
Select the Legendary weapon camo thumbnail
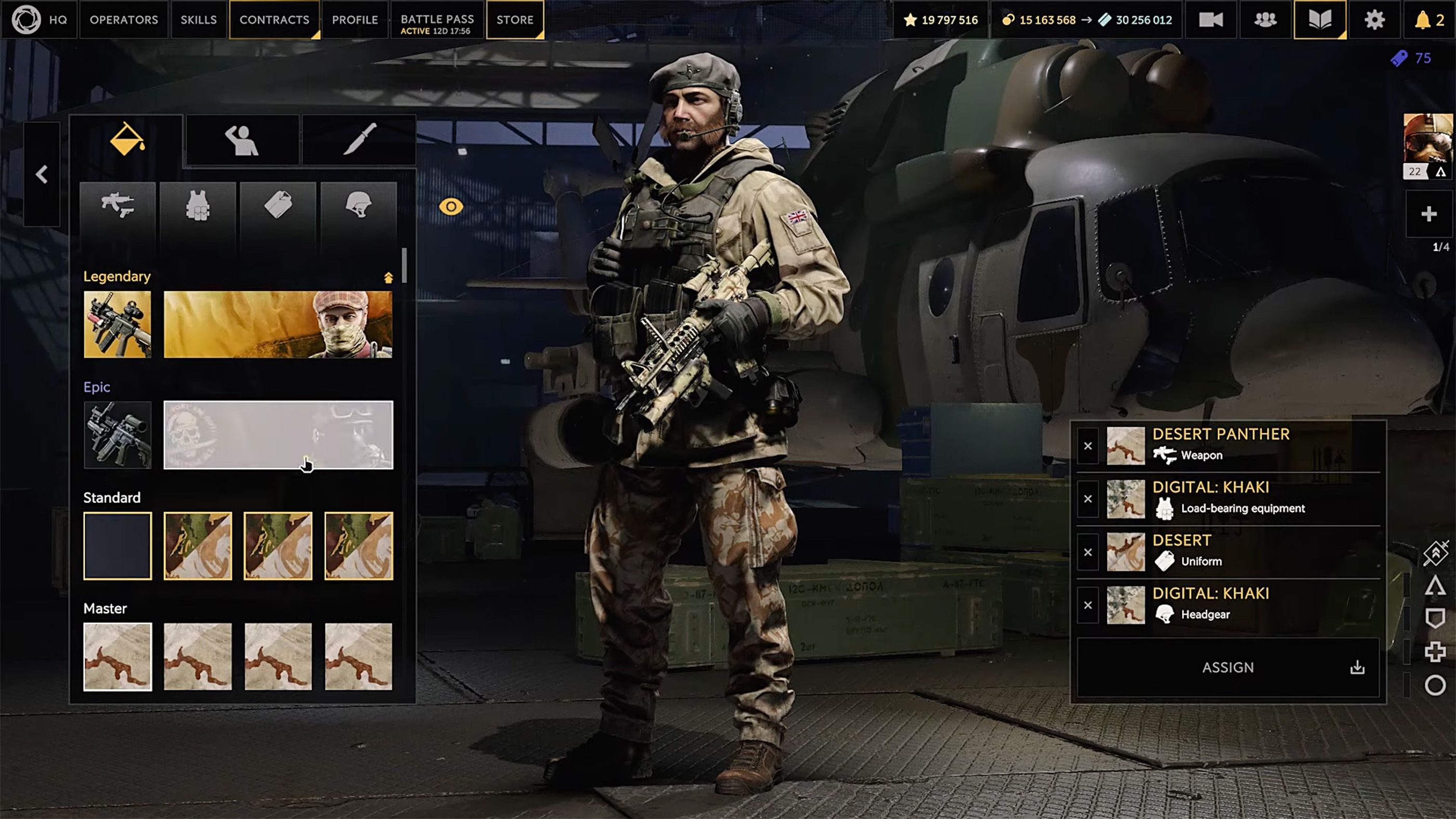(118, 324)
